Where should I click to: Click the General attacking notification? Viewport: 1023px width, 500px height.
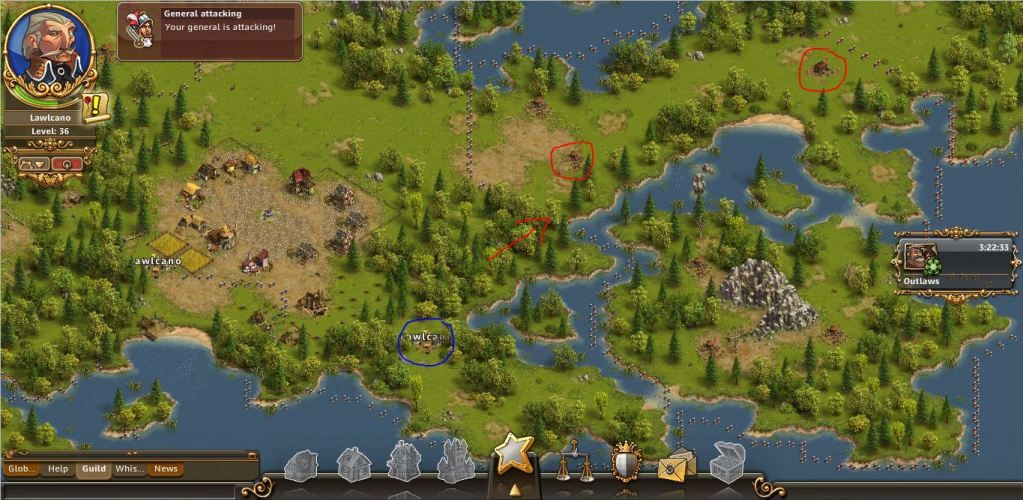point(210,30)
